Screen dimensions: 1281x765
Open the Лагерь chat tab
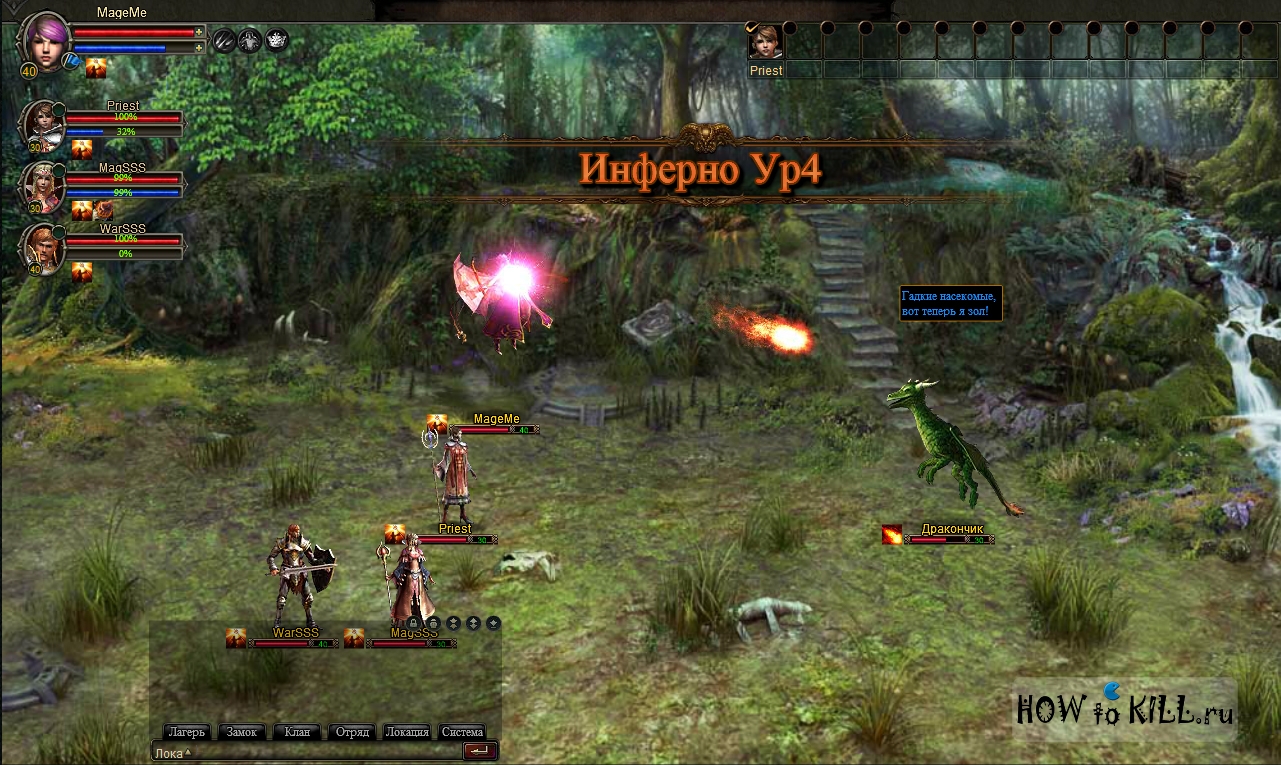click(x=187, y=732)
